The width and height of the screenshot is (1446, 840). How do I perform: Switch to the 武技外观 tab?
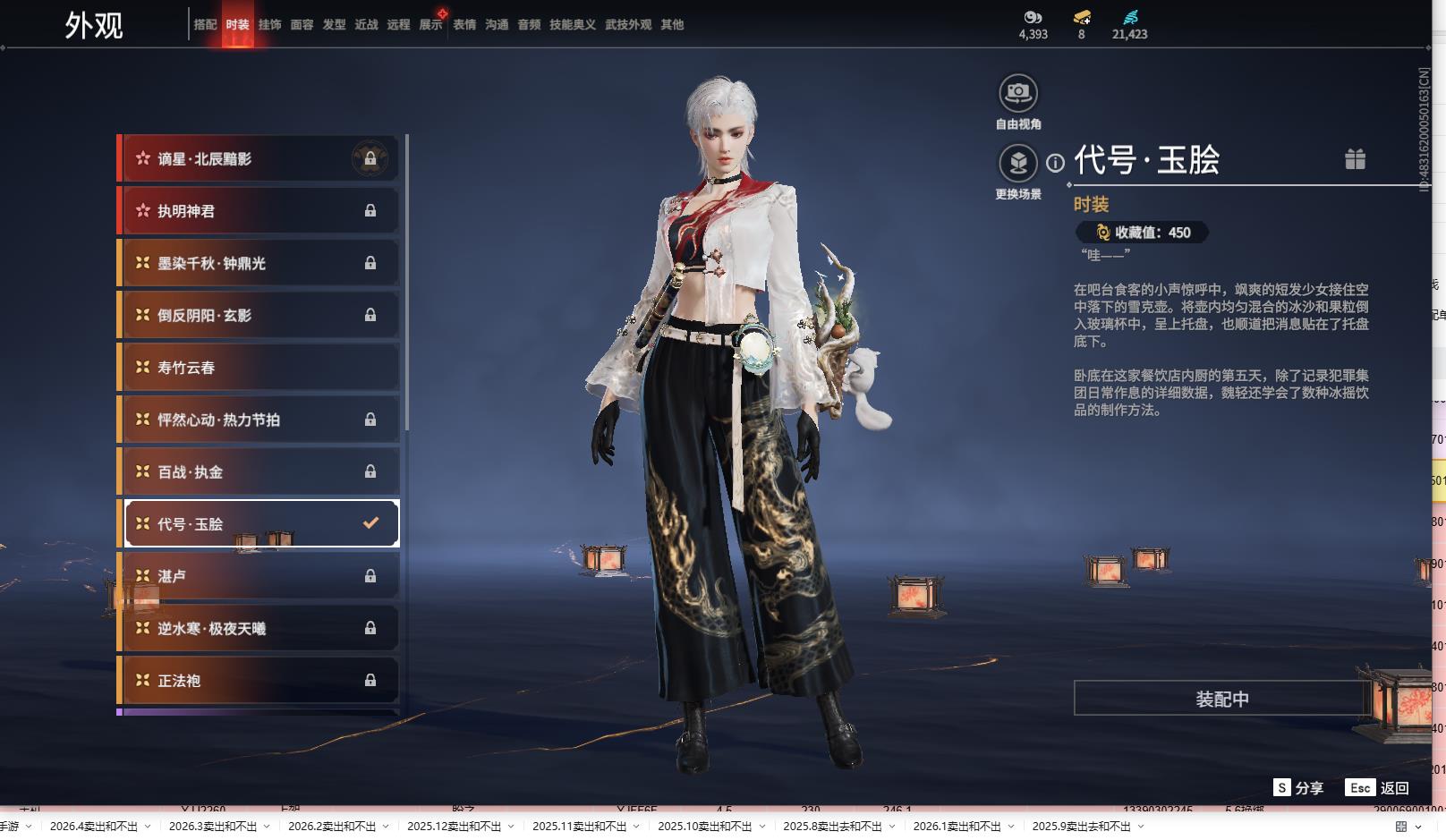coord(627,25)
